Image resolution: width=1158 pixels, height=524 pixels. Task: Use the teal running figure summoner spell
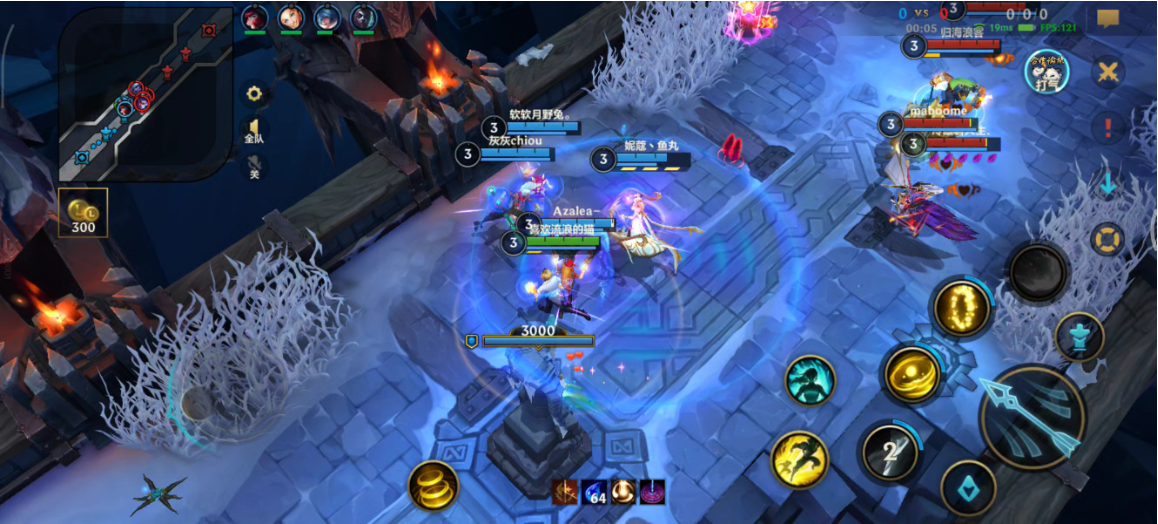809,380
